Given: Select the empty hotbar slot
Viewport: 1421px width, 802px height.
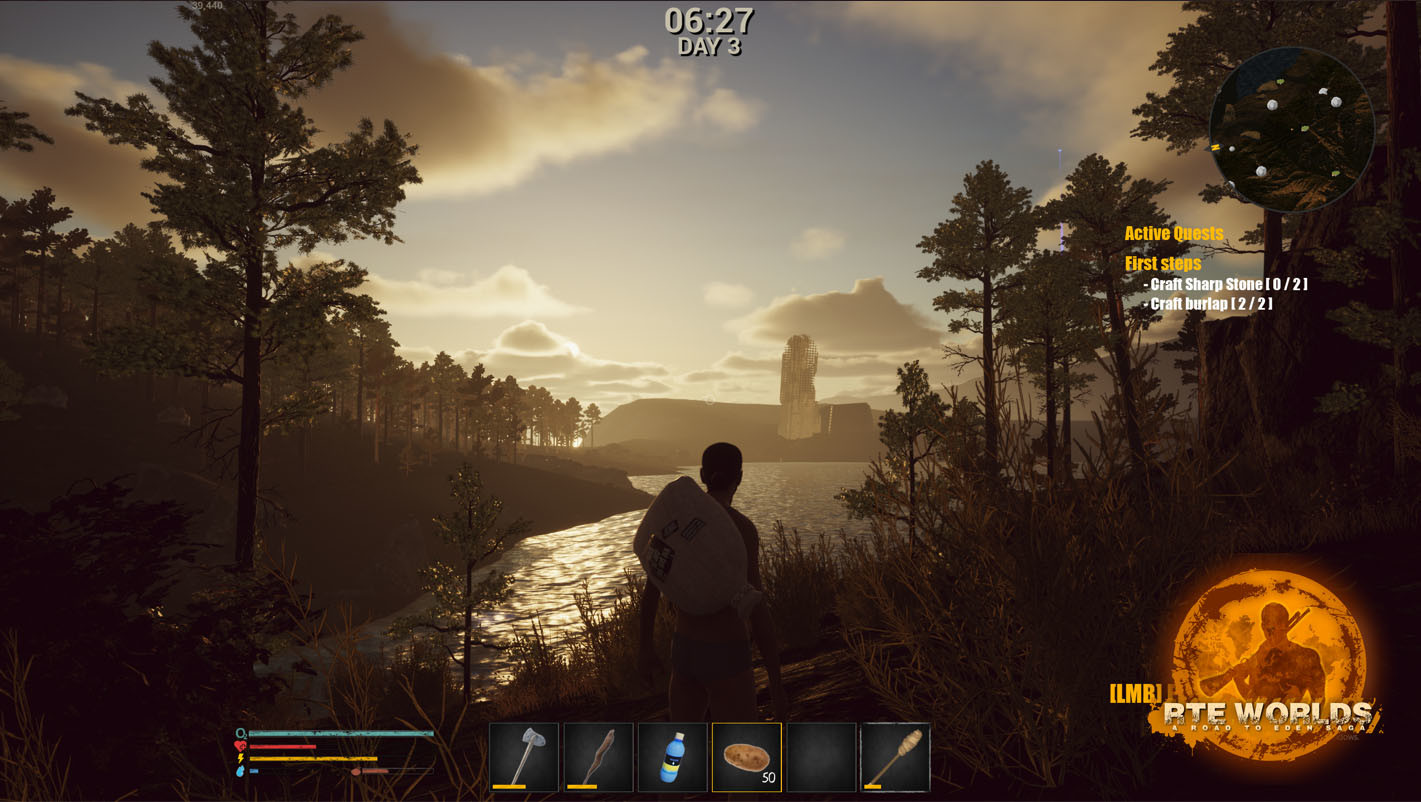Looking at the screenshot, I should pos(821,757).
